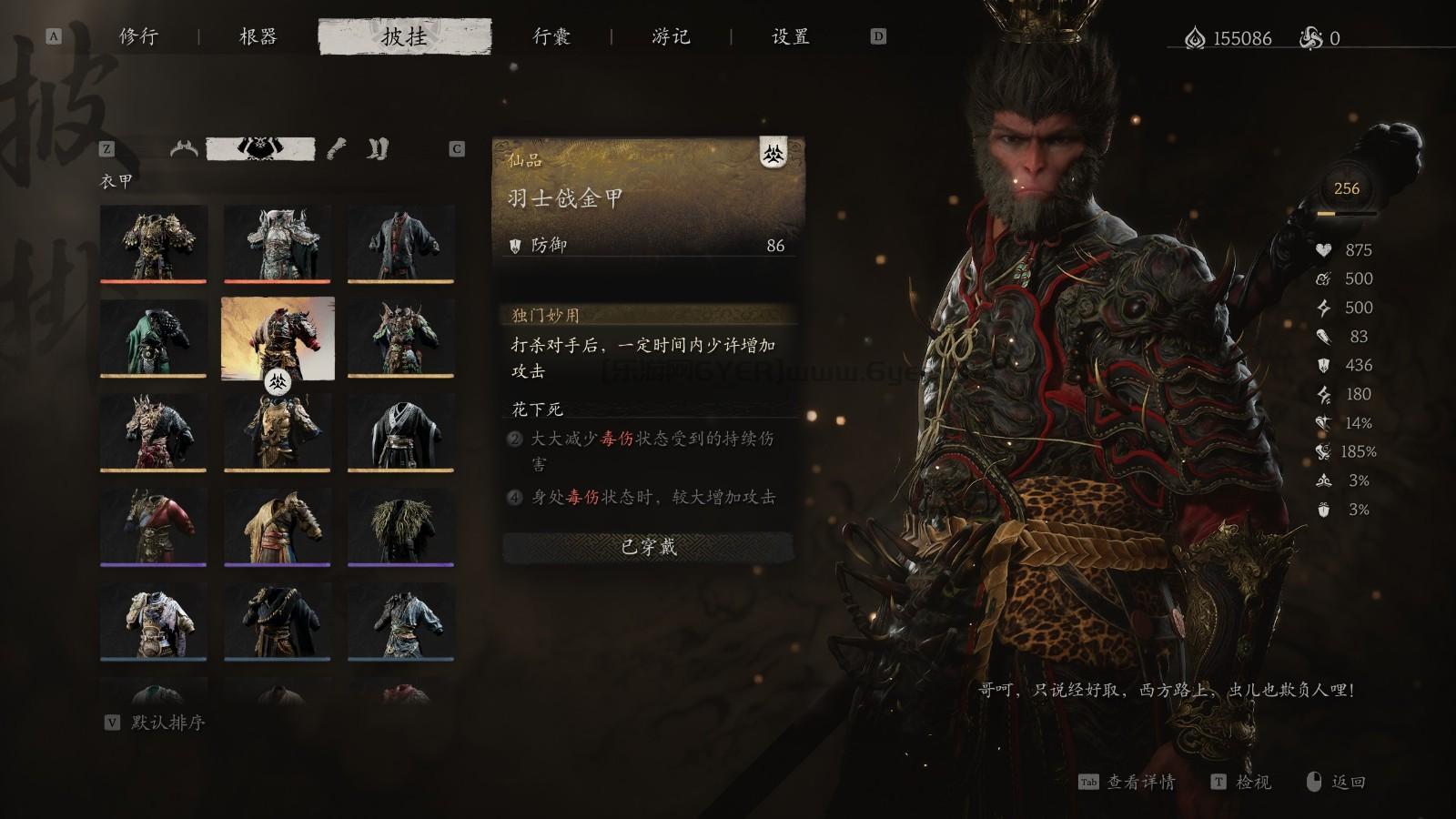Select the headgear equipment slot icon

[183, 148]
